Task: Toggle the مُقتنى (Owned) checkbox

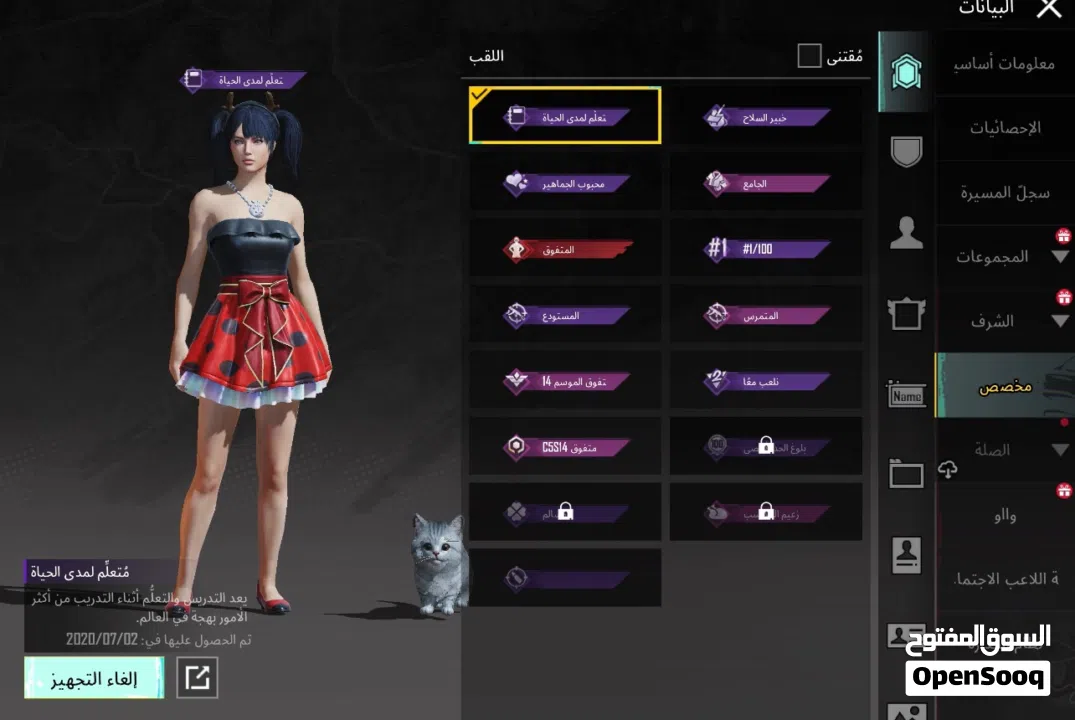Action: click(809, 56)
